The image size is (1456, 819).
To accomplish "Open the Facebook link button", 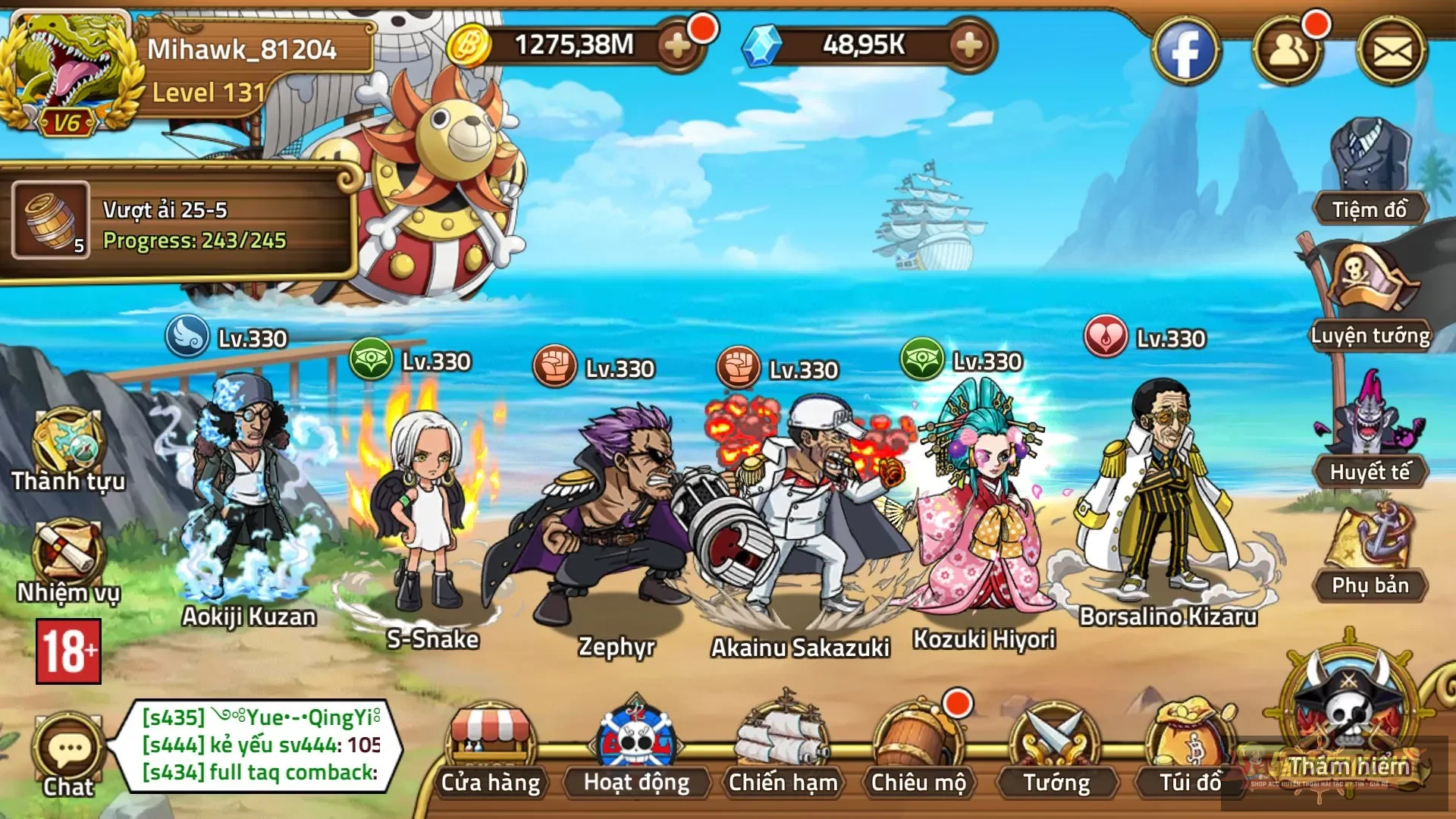I will (1185, 52).
